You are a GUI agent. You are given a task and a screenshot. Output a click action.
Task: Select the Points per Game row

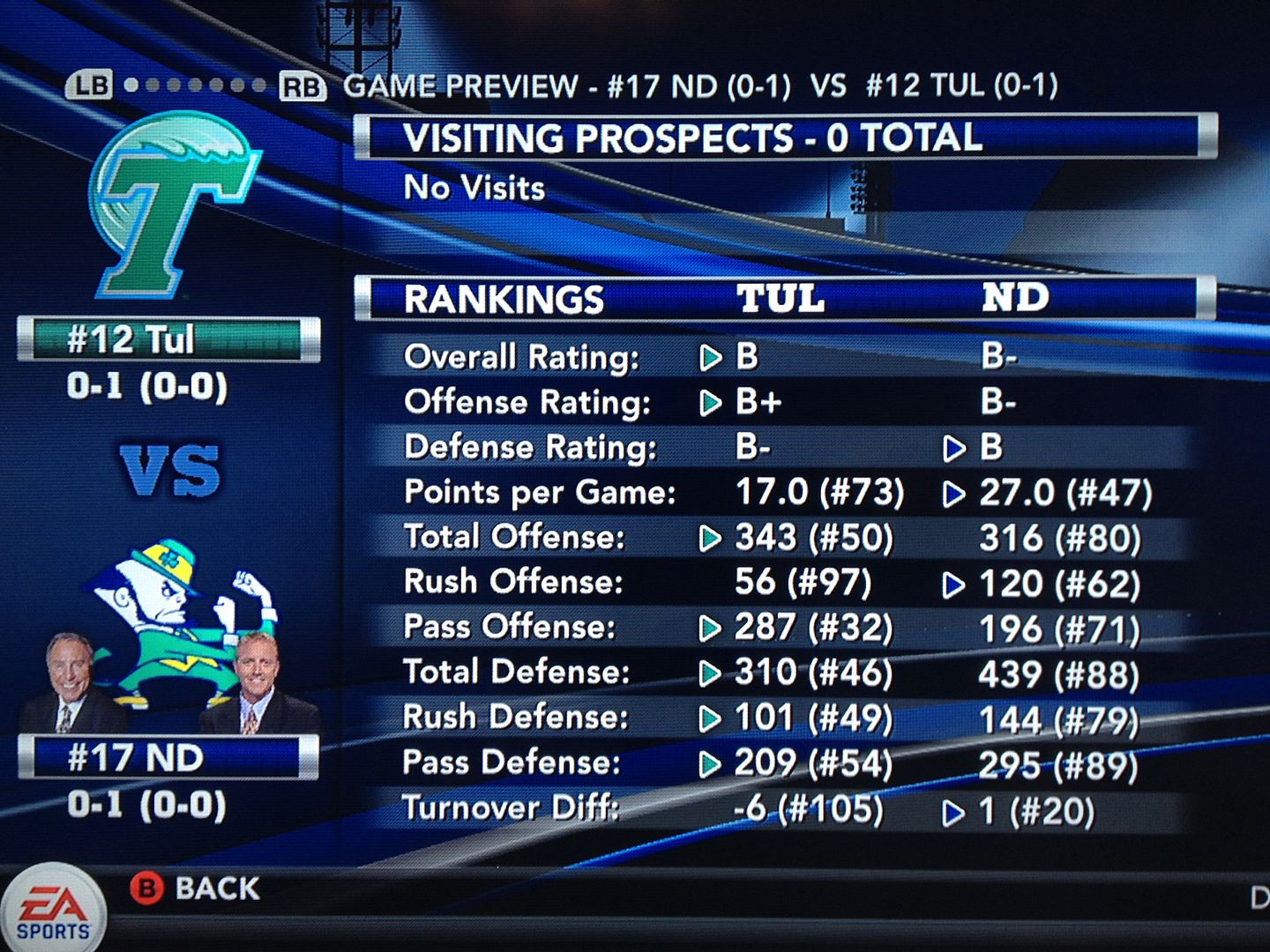pos(776,492)
